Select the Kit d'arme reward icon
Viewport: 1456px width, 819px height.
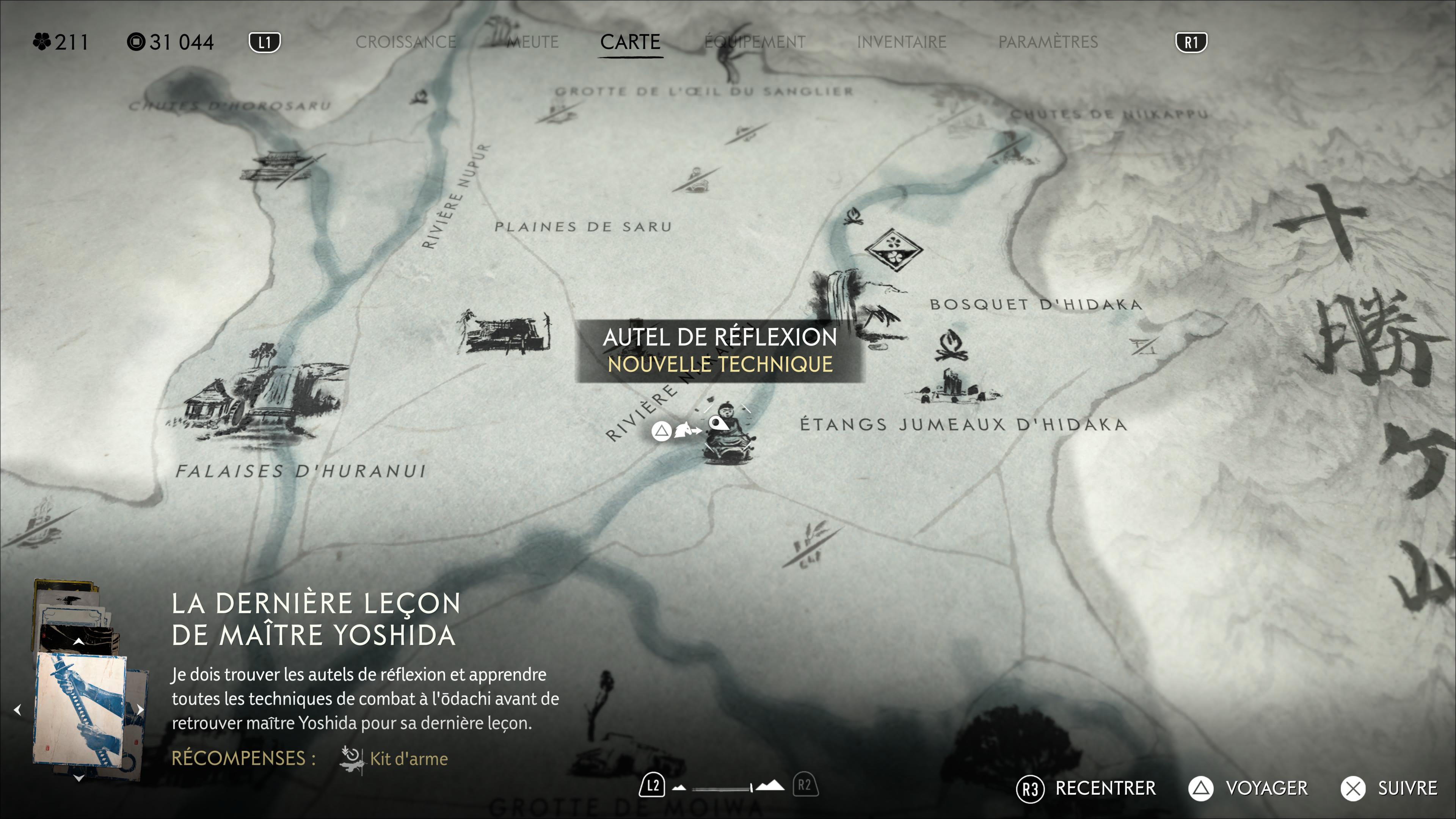[351, 758]
